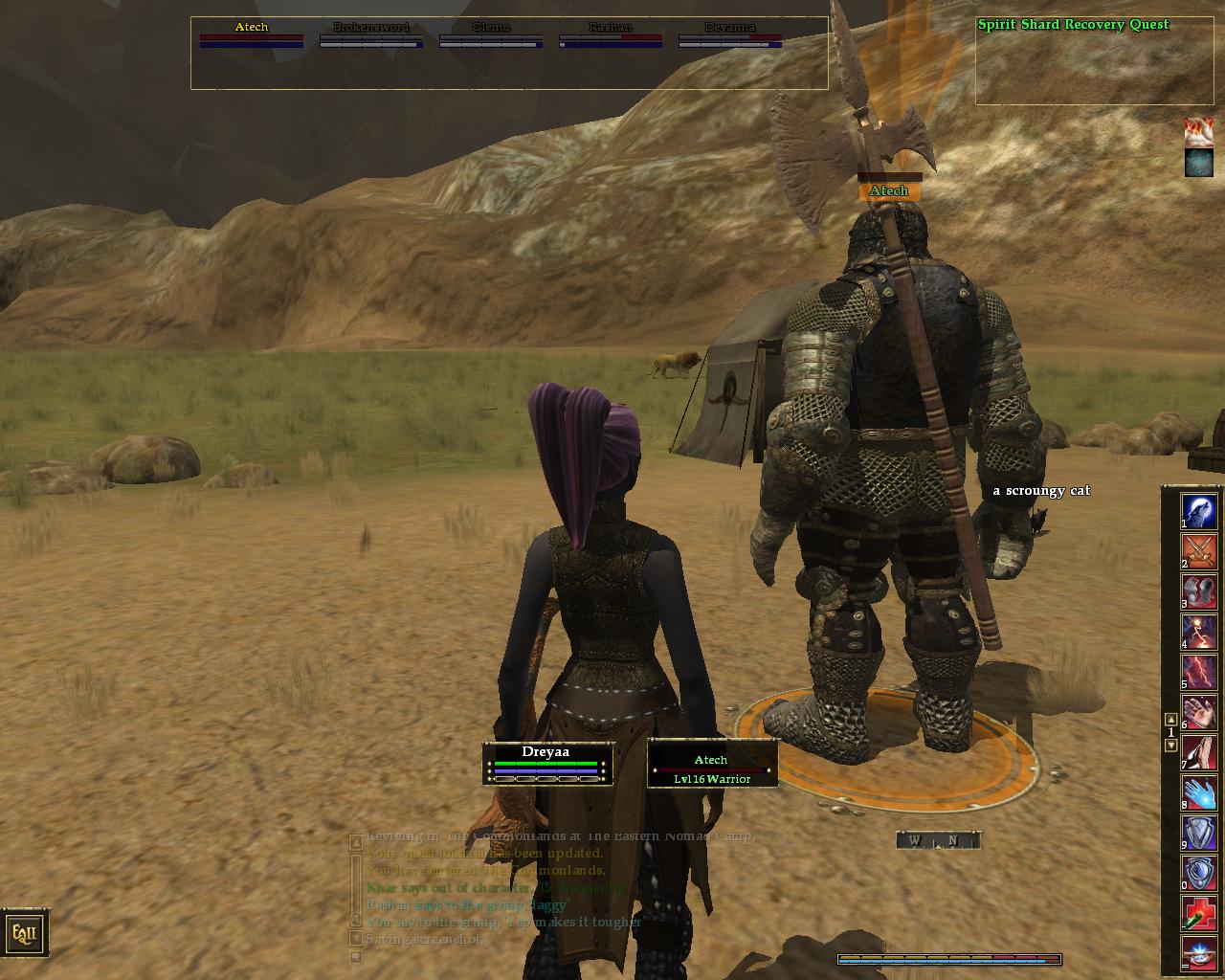The width and height of the screenshot is (1225, 980).
Task: Cast the lightning storm spell in slot 4
Action: click(x=1198, y=631)
